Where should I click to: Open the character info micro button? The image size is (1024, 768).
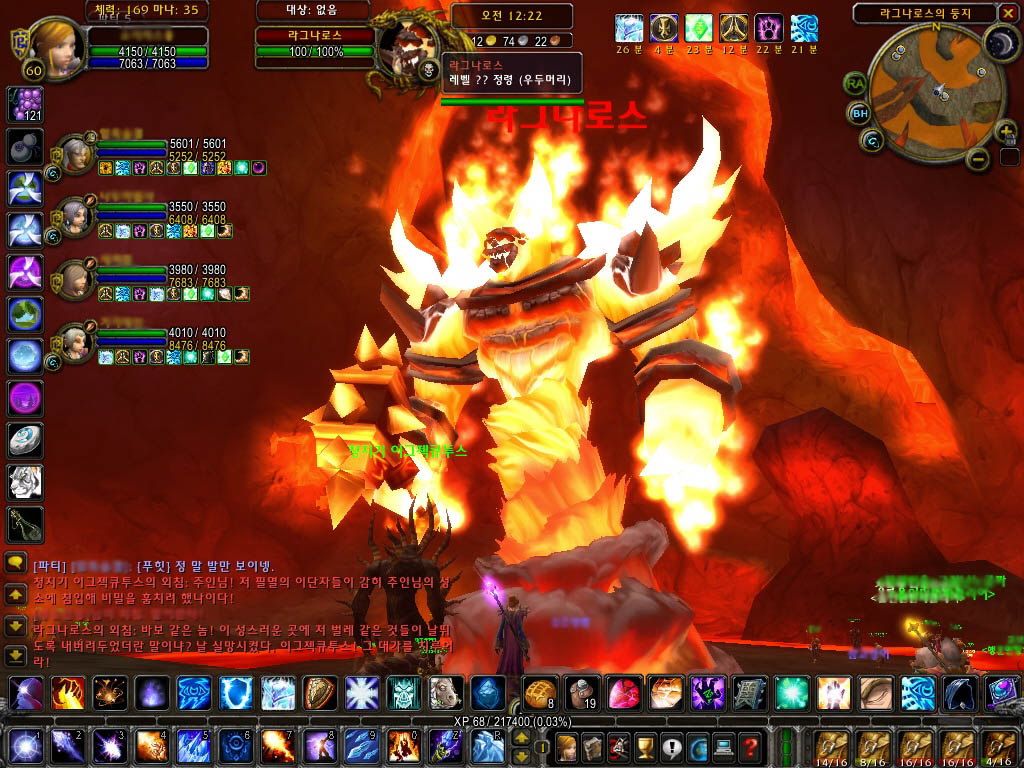pos(566,746)
